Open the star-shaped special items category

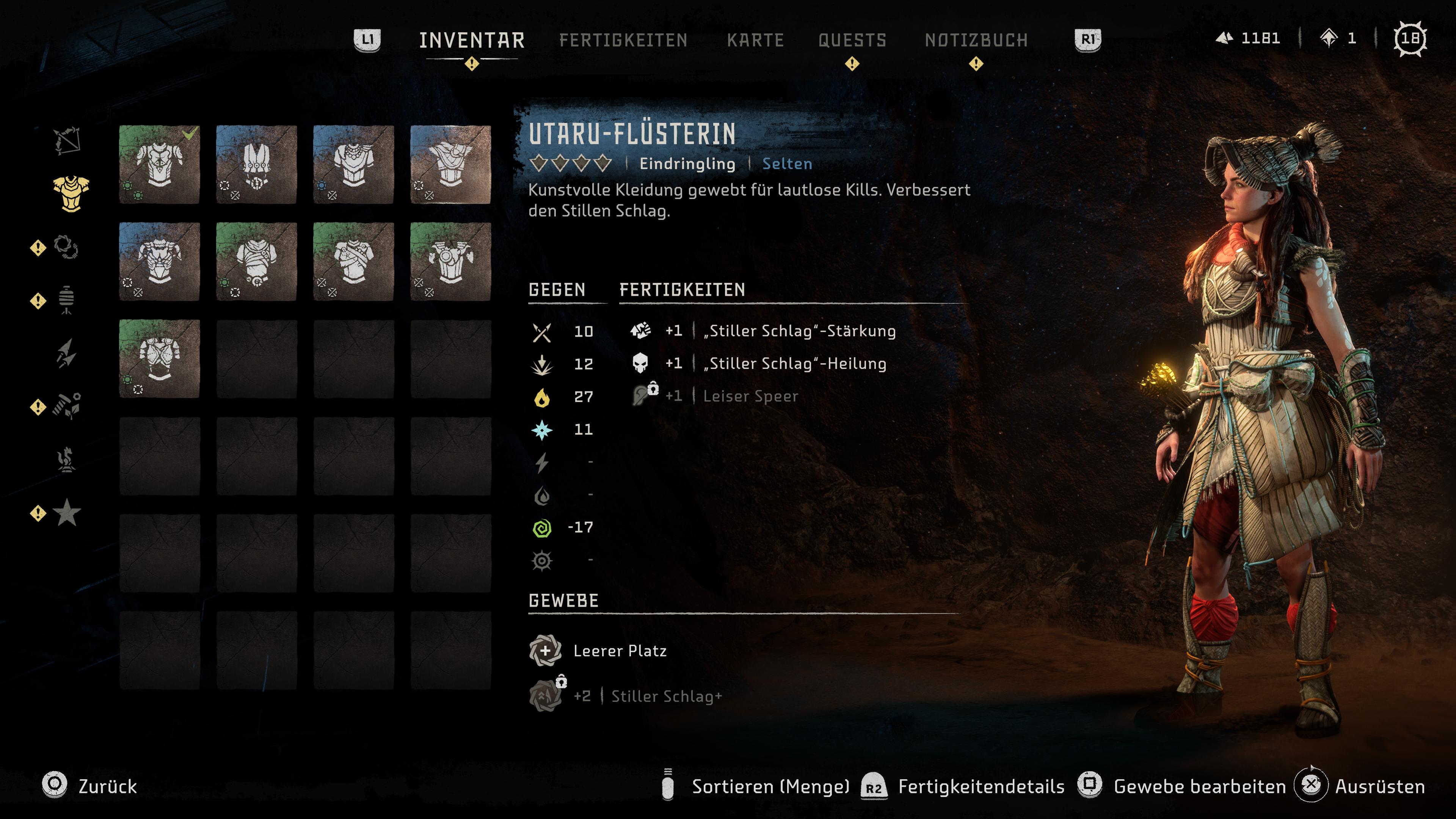(67, 512)
